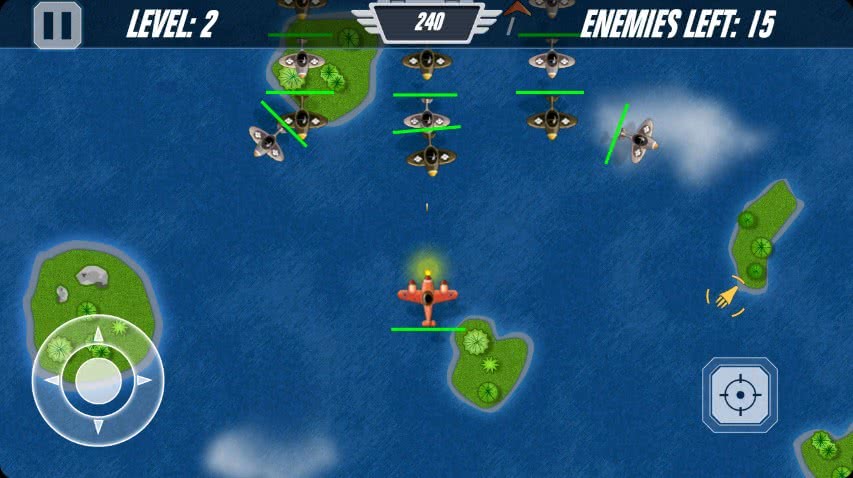The width and height of the screenshot is (853, 478).
Task: Pause the game with the pause button
Action: coord(57,25)
